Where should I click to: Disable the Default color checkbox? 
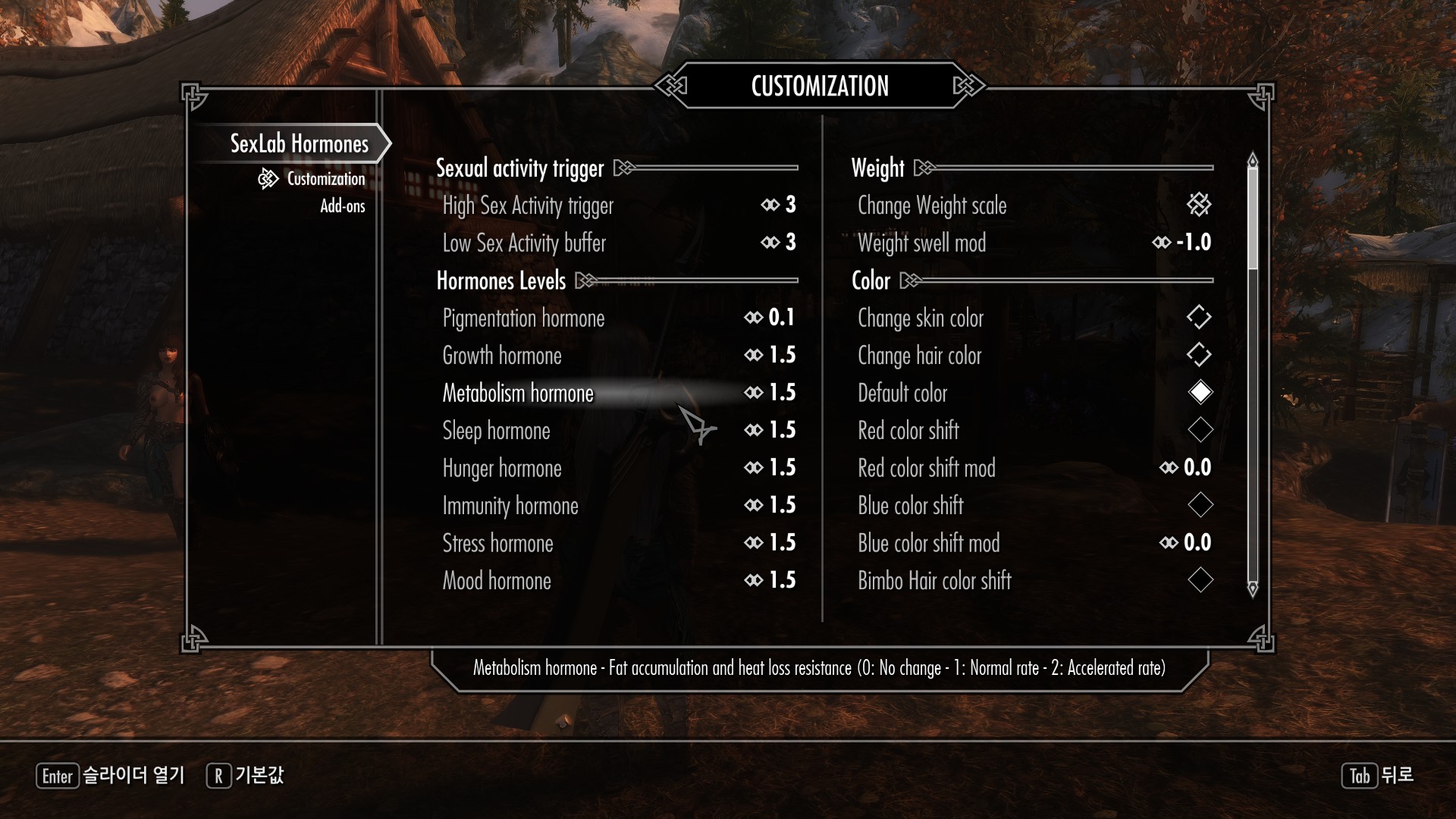[x=1200, y=393]
